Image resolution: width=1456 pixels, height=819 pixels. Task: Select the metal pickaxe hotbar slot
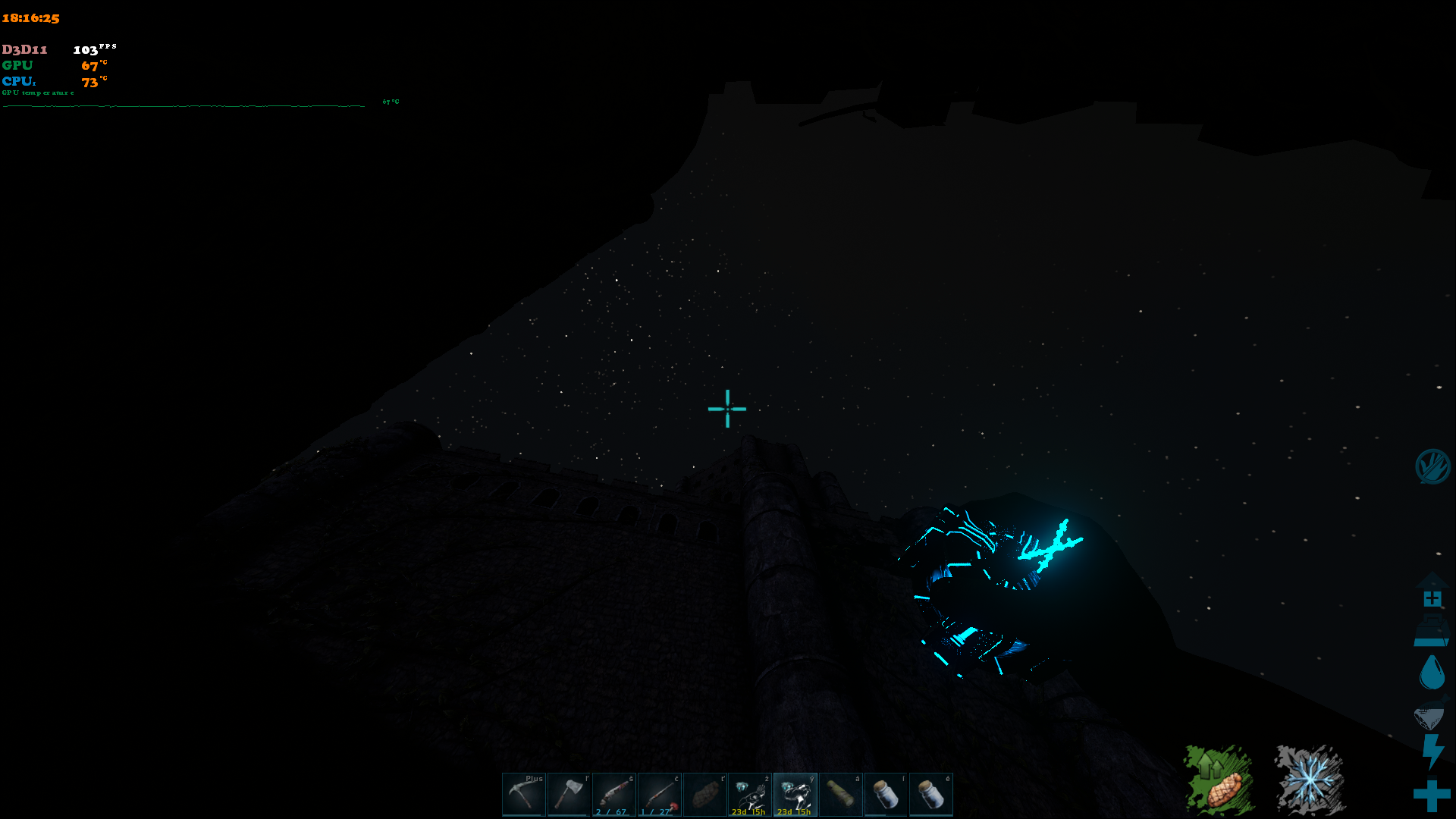(523, 794)
